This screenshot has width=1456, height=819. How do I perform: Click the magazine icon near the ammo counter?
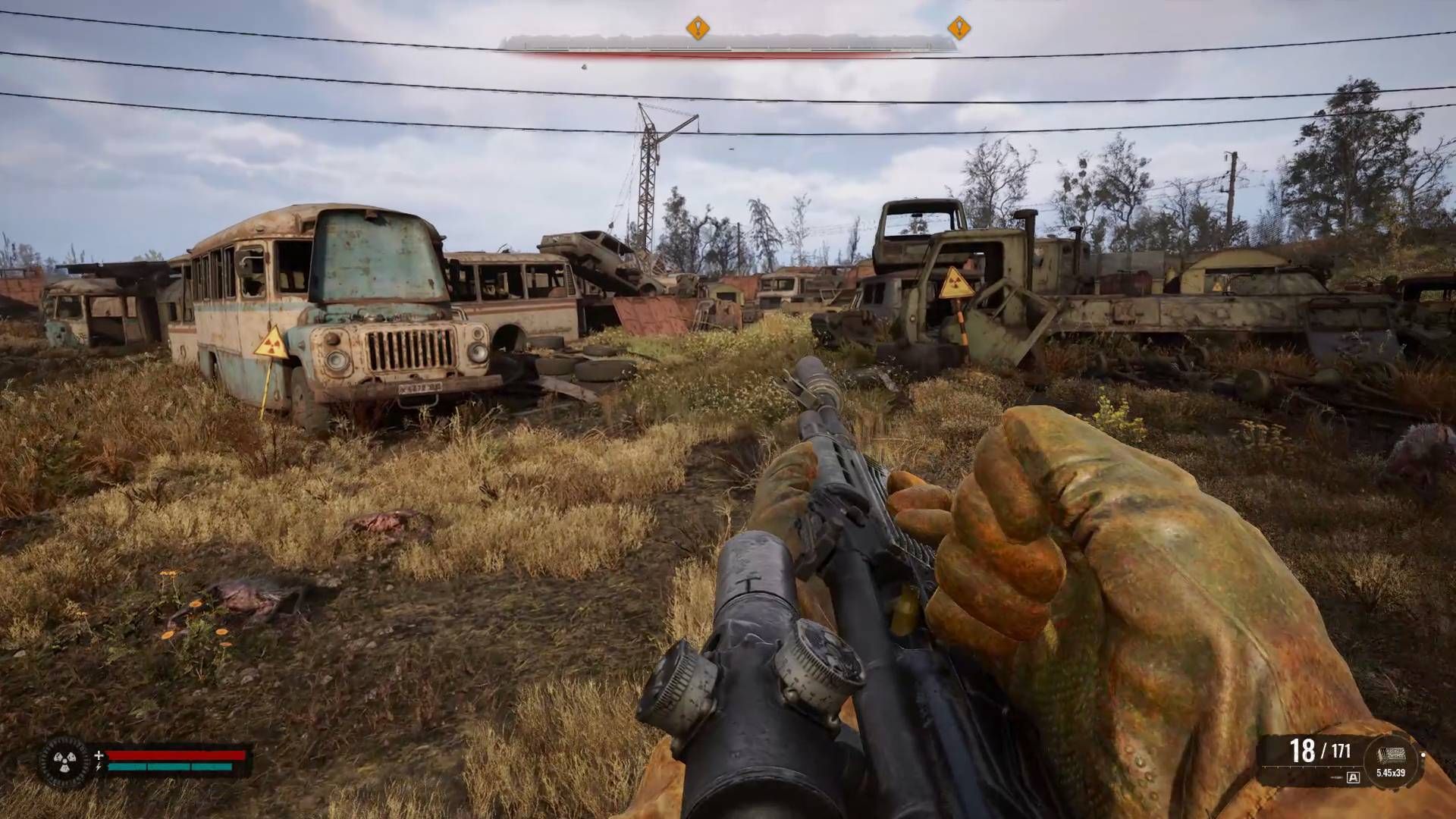tap(1392, 755)
